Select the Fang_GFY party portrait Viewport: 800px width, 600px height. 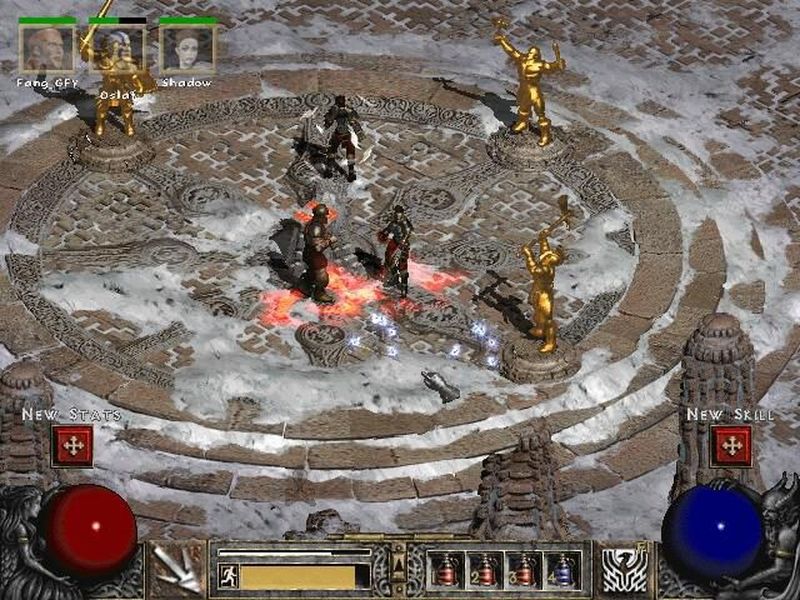[x=48, y=48]
